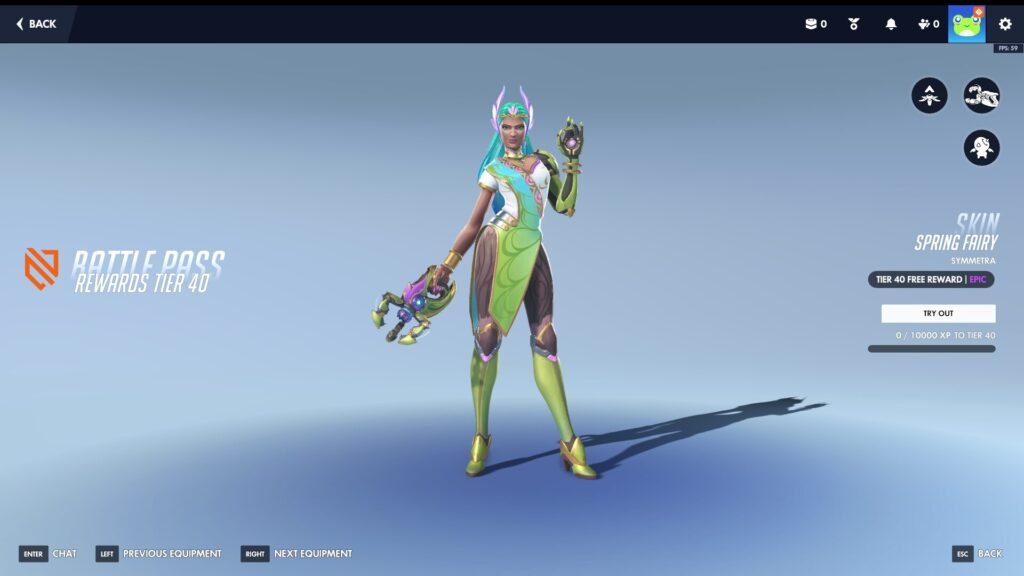Show notifications with the bell icon

tap(891, 24)
